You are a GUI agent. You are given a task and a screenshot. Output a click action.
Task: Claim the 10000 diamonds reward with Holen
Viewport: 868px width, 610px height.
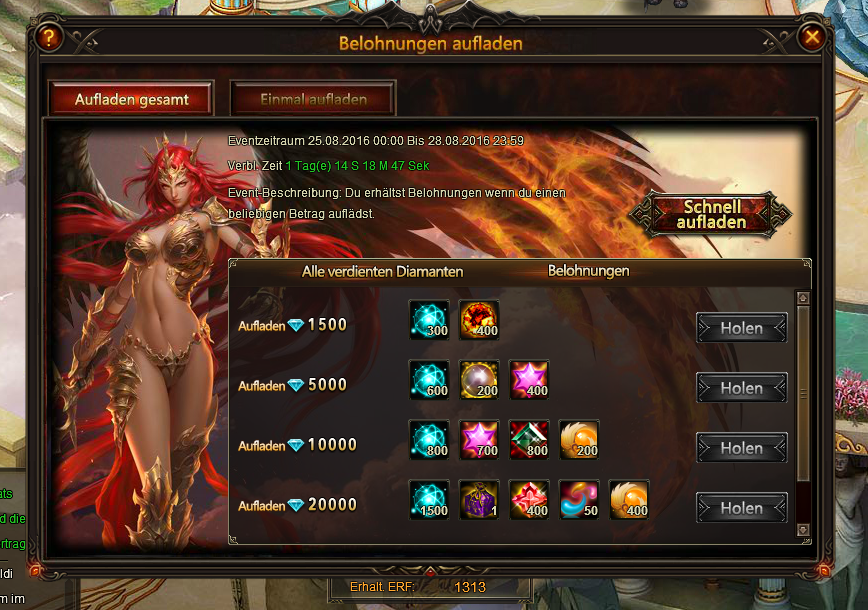[x=741, y=448]
